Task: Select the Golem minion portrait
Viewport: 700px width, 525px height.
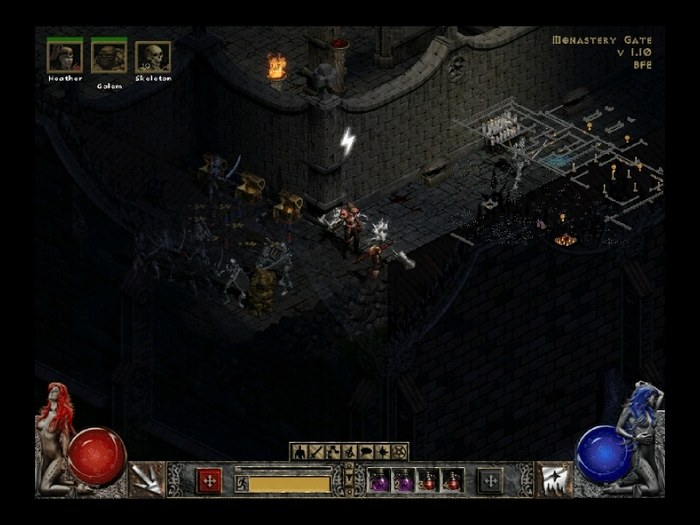Action: pyautogui.click(x=108, y=57)
